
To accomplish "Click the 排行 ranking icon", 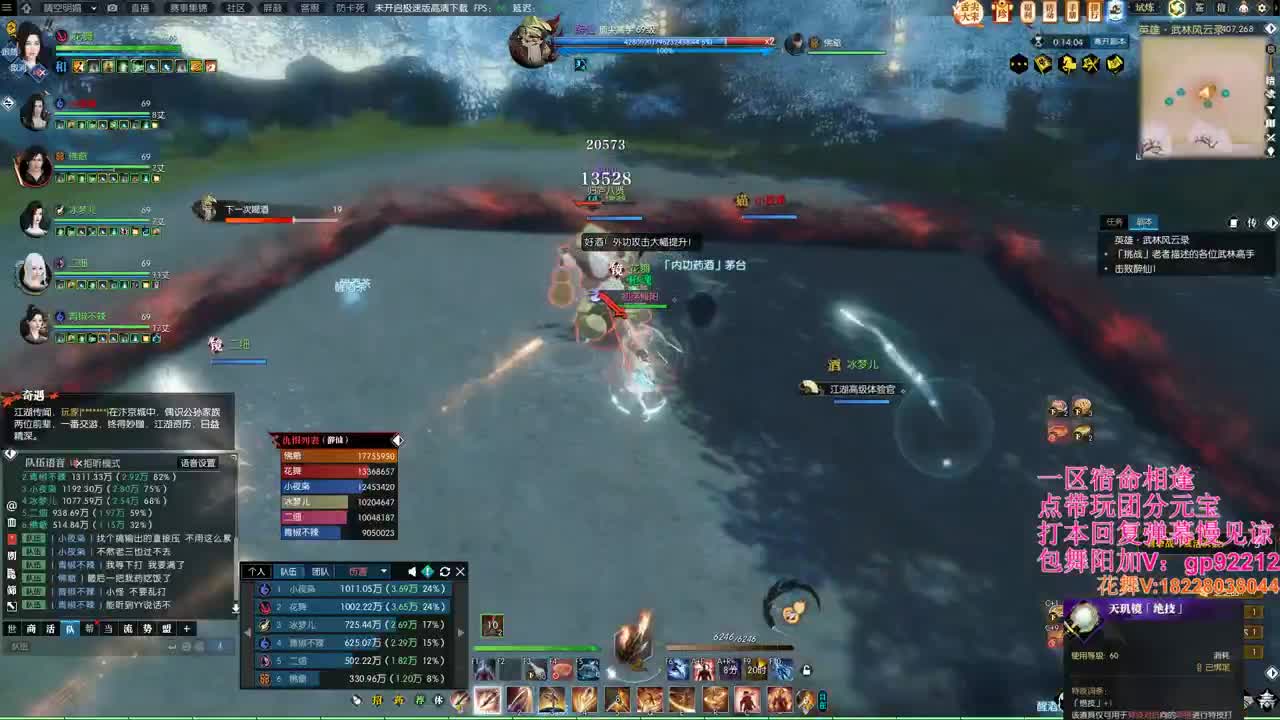I will click(x=1094, y=11).
